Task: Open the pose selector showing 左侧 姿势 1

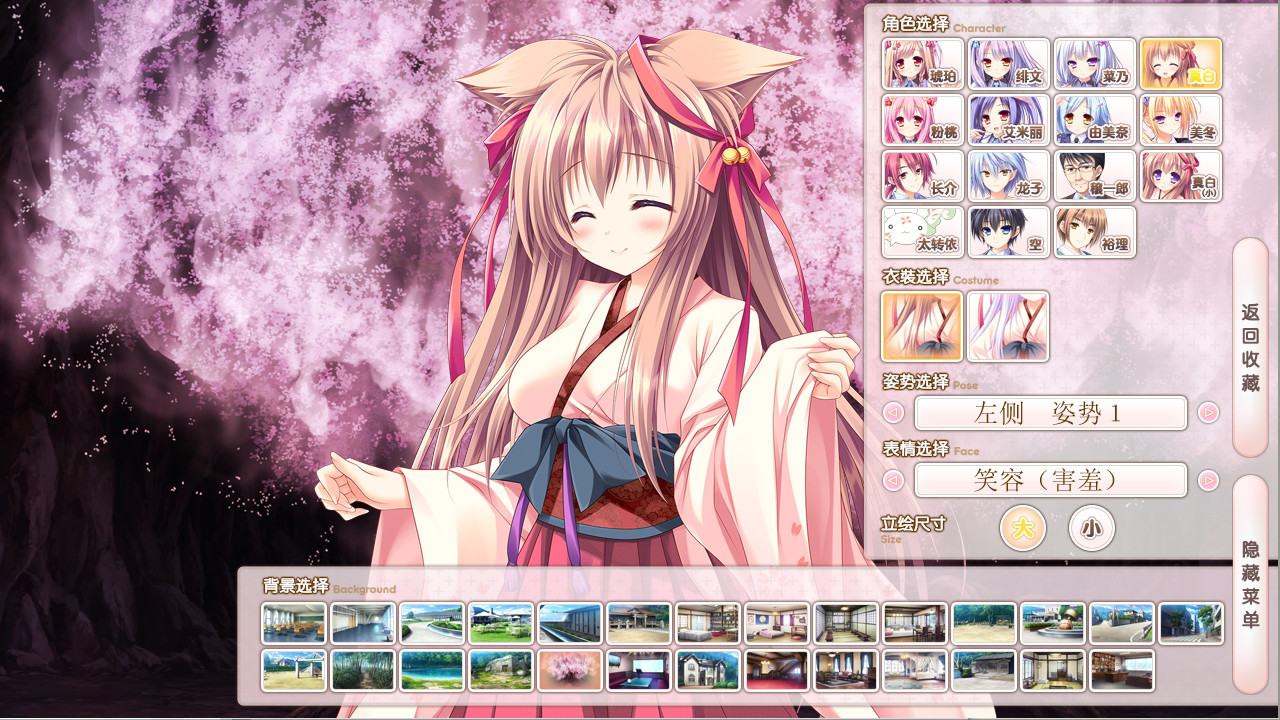Action: (x=1049, y=413)
